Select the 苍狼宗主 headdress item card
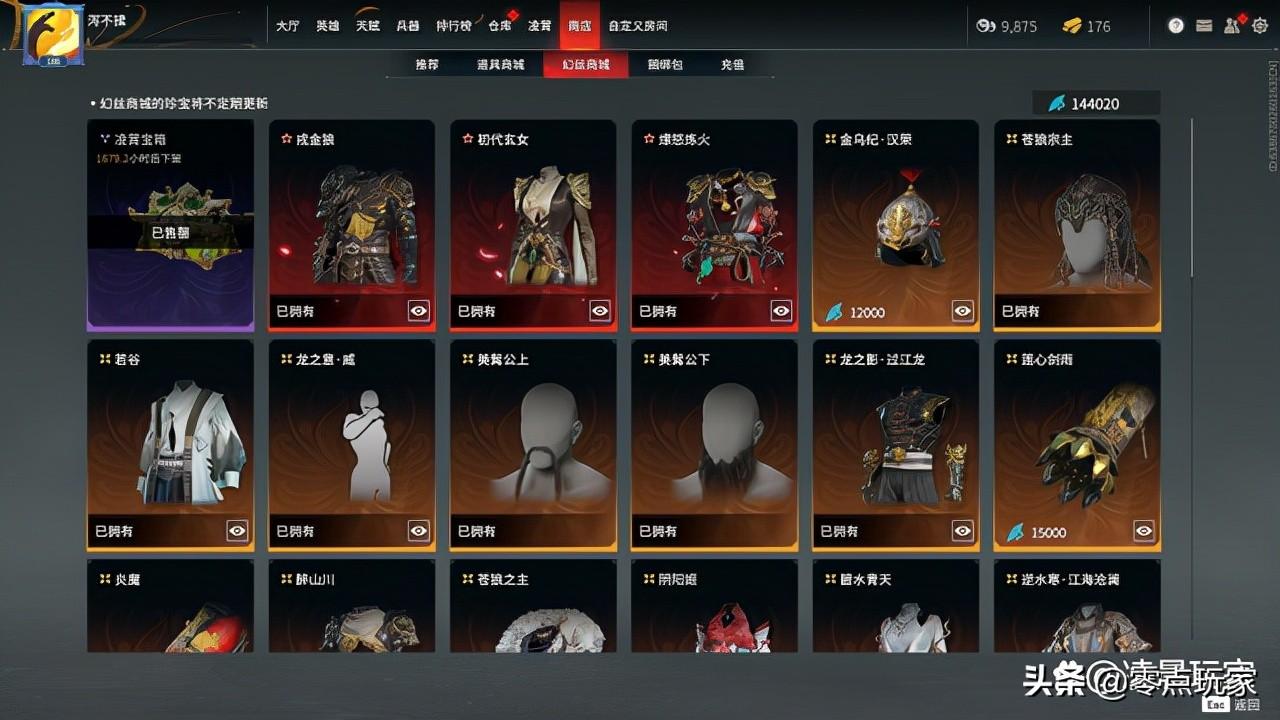This screenshot has width=1280, height=720. (1077, 225)
